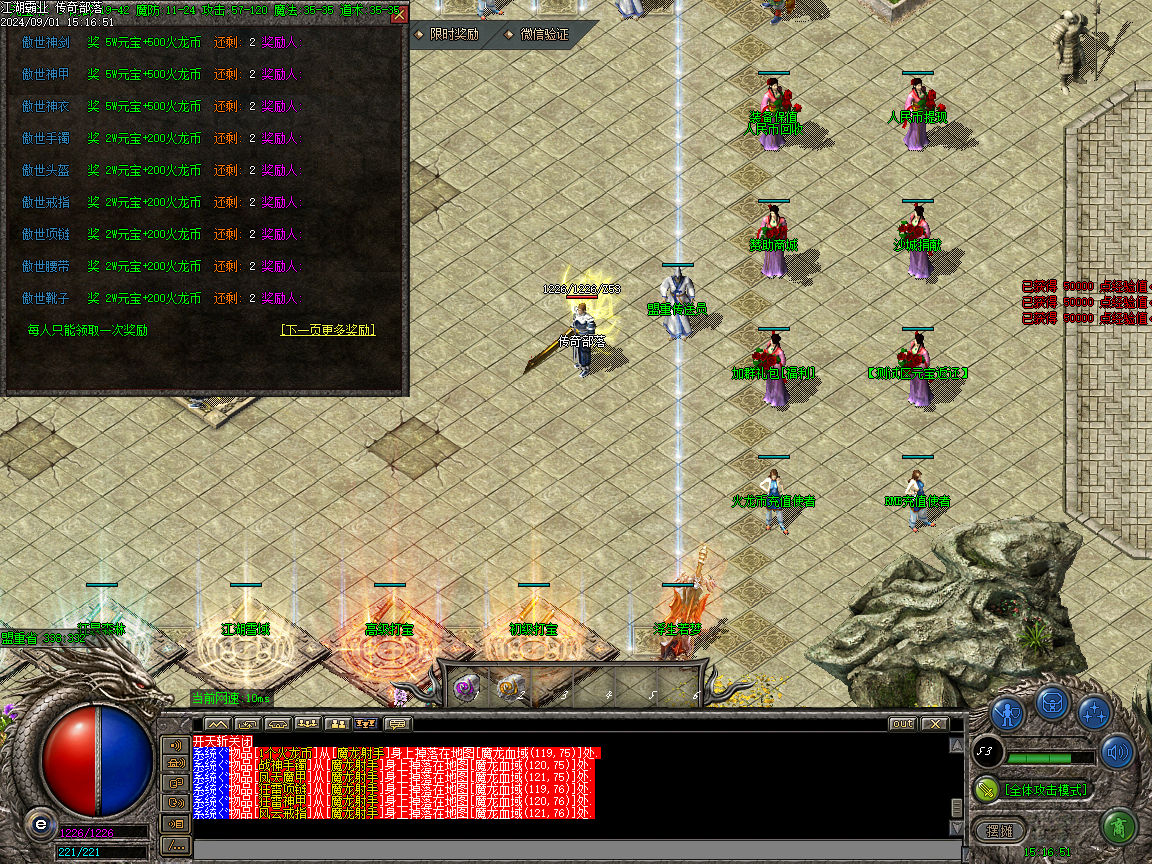Click the round e button by the orb
The height and width of the screenshot is (864, 1152).
click(40, 824)
